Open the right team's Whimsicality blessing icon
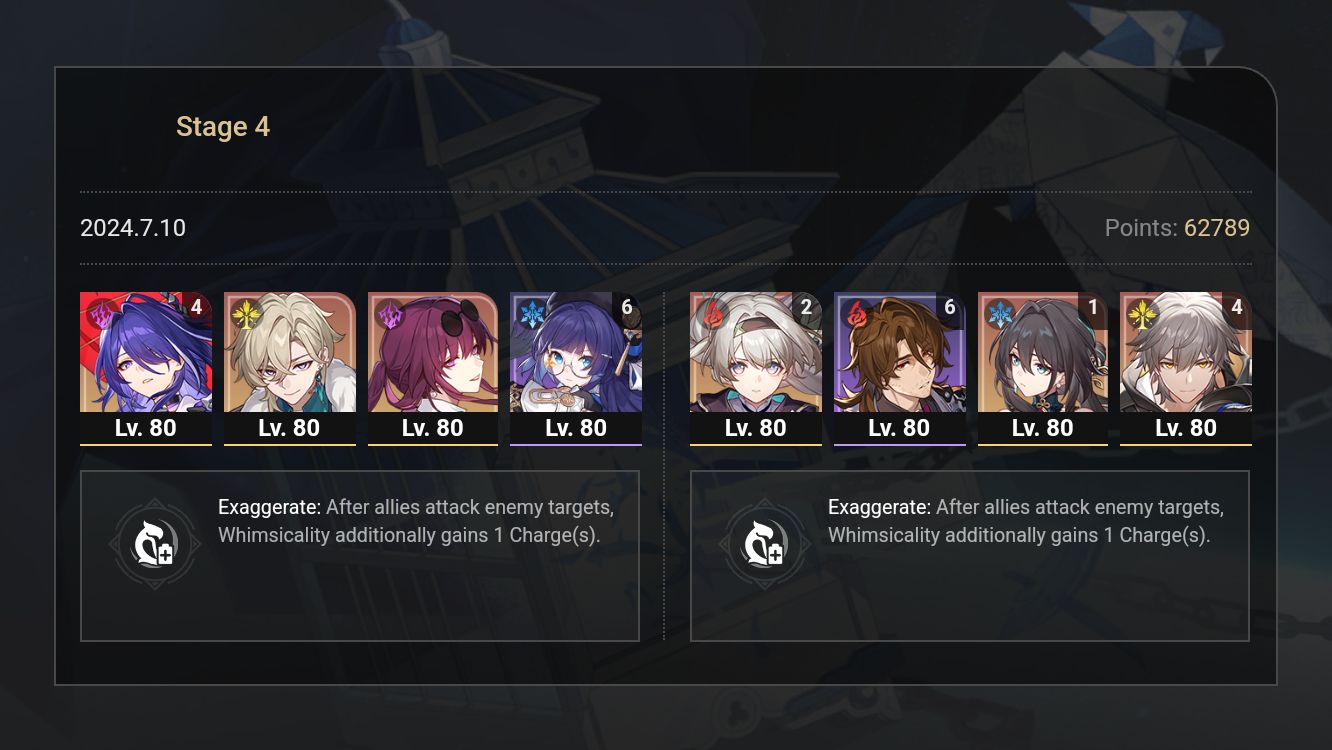 [765, 543]
